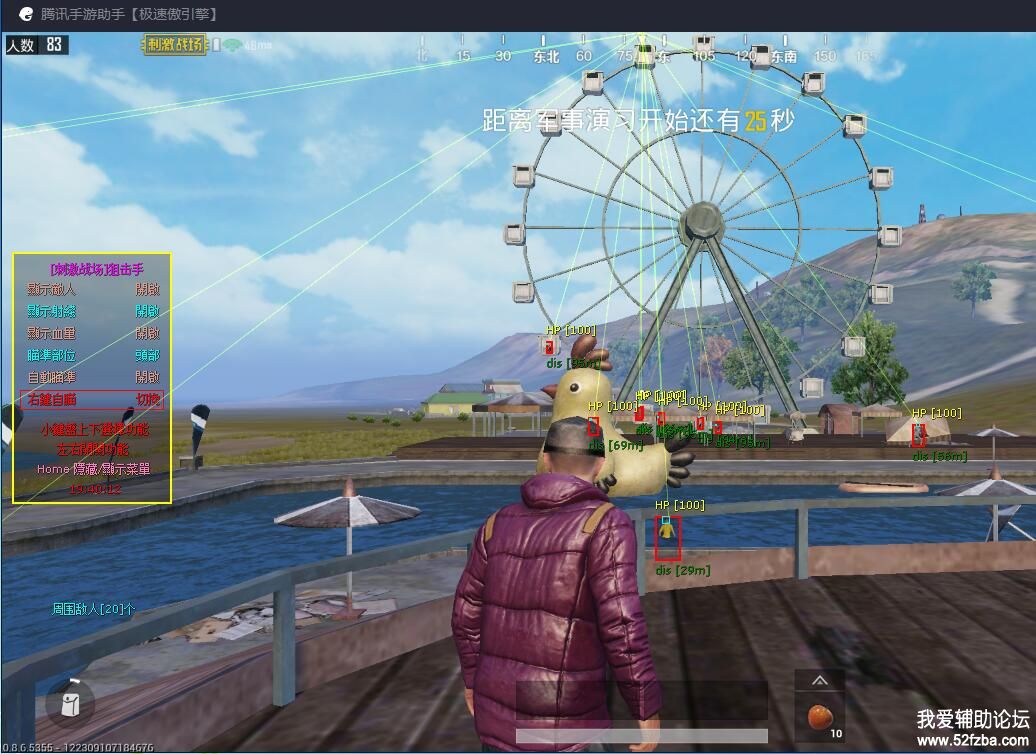Screen dimensions: 1036x754
Task: Select the highlighted 右键自瞄 row
Action: pos(92,399)
